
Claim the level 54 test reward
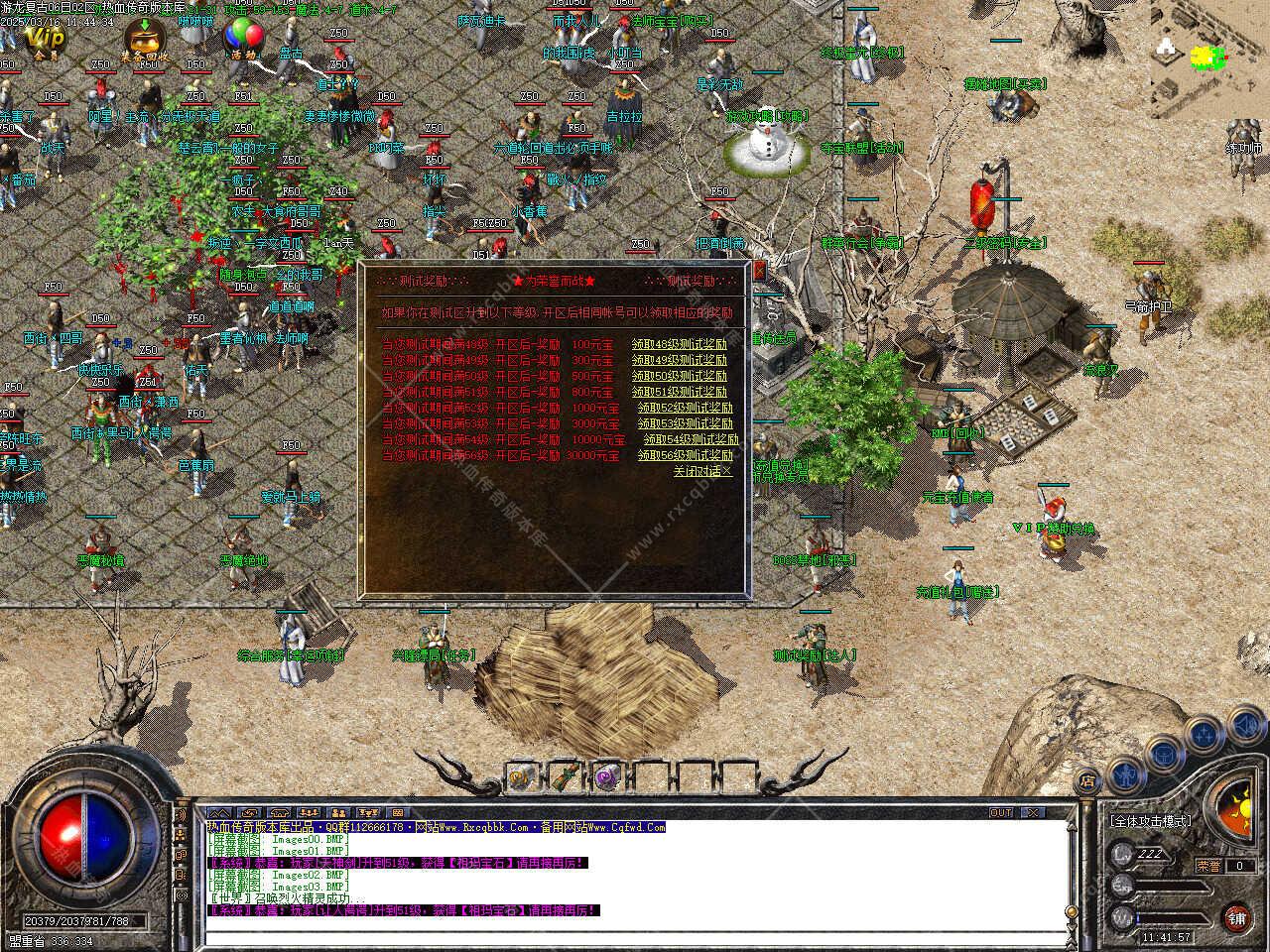point(691,439)
